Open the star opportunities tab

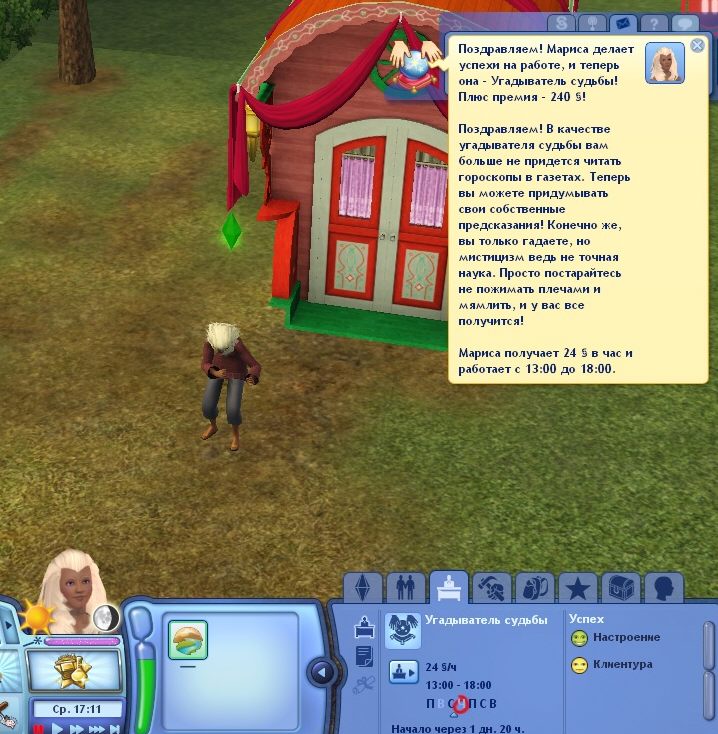pyautogui.click(x=578, y=586)
